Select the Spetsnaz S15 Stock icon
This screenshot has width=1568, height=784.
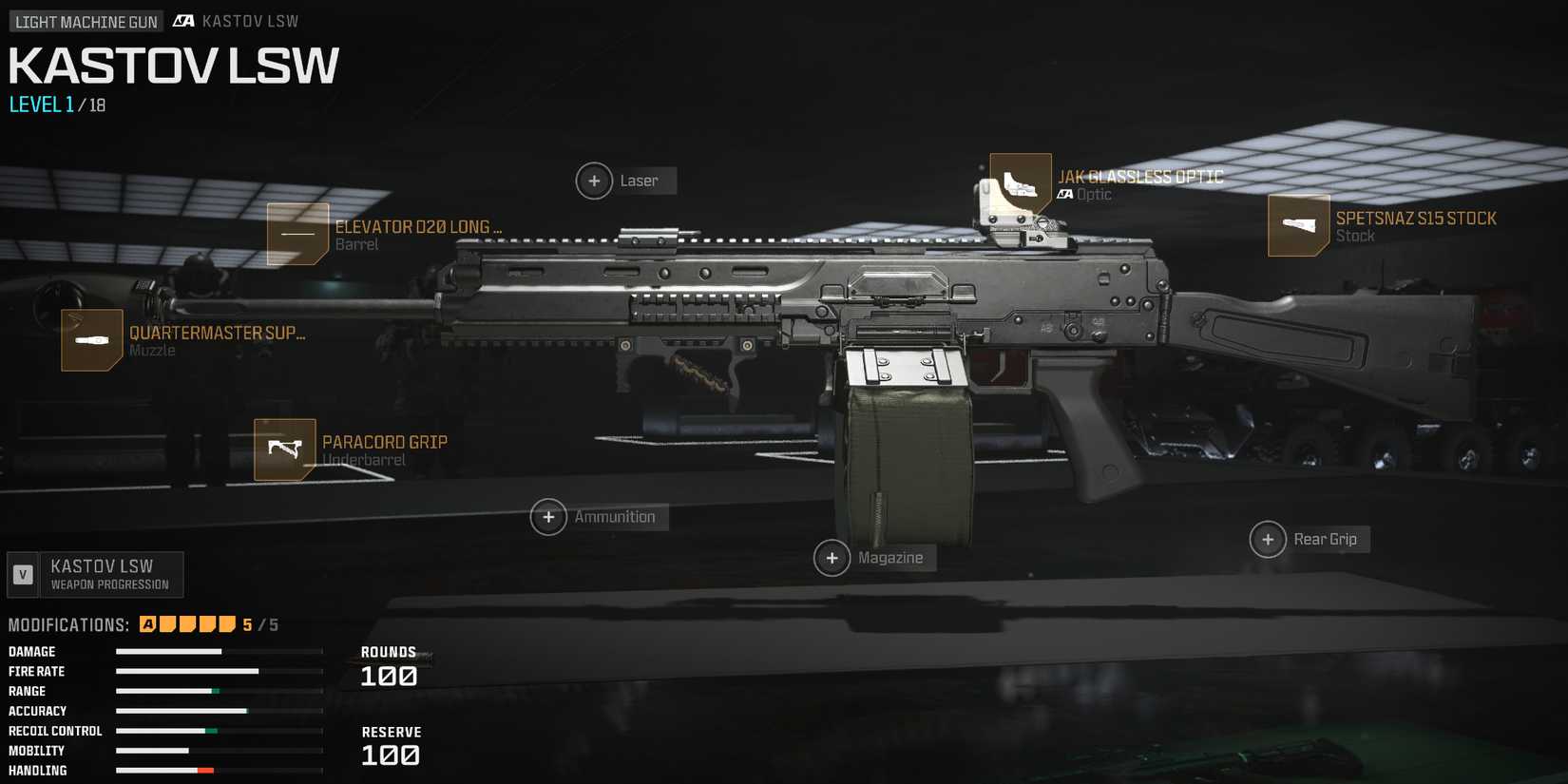click(x=1298, y=225)
